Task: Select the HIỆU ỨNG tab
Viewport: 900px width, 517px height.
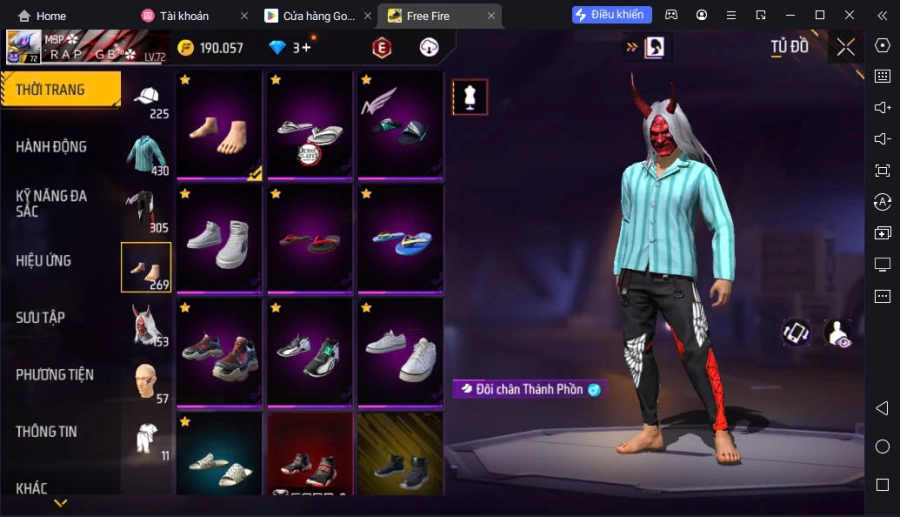Action: pyautogui.click(x=44, y=261)
